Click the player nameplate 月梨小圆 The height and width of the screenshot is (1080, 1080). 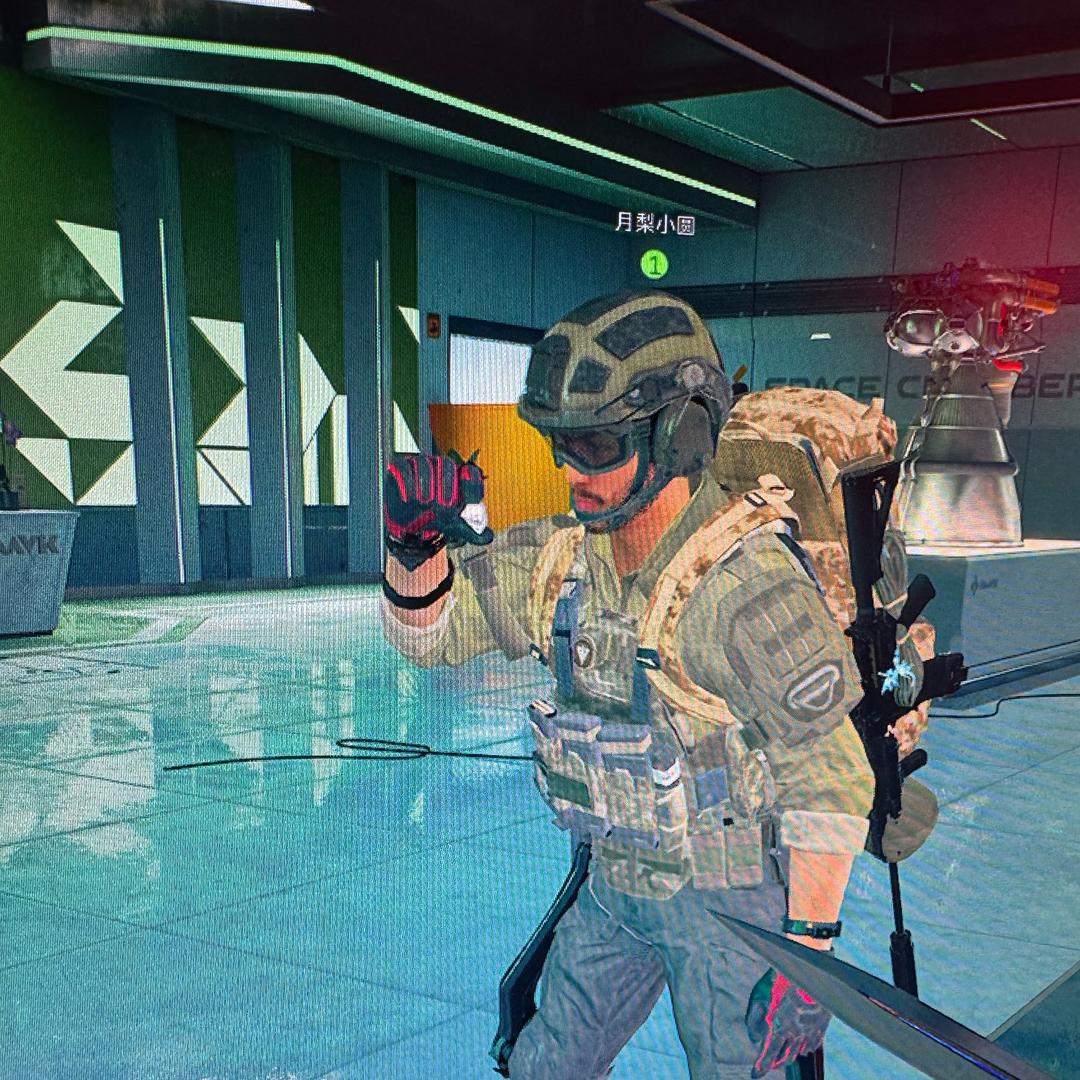point(654,224)
